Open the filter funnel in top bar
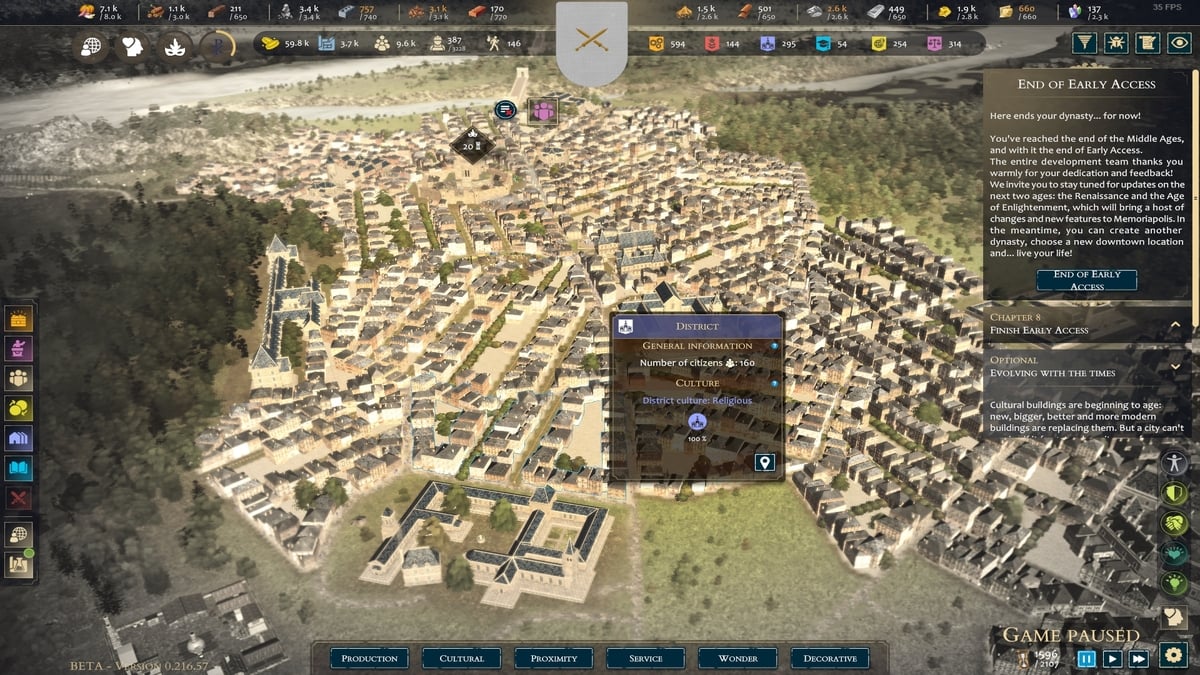The image size is (1200, 675). (x=1084, y=43)
